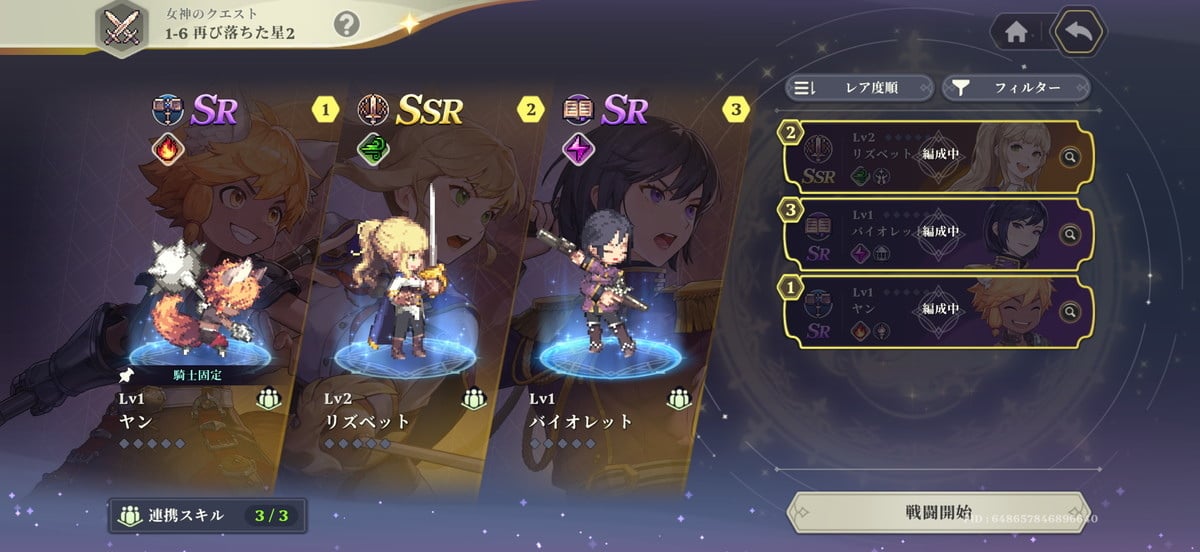Go back with the return arrow
The image size is (1200, 552).
(x=1078, y=32)
